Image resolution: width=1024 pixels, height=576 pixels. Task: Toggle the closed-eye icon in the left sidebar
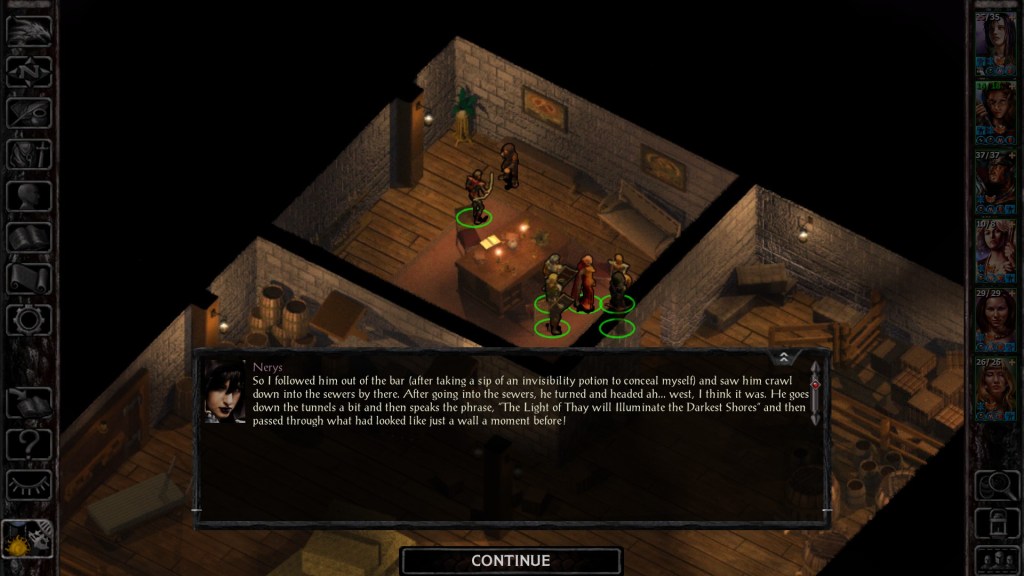29,483
